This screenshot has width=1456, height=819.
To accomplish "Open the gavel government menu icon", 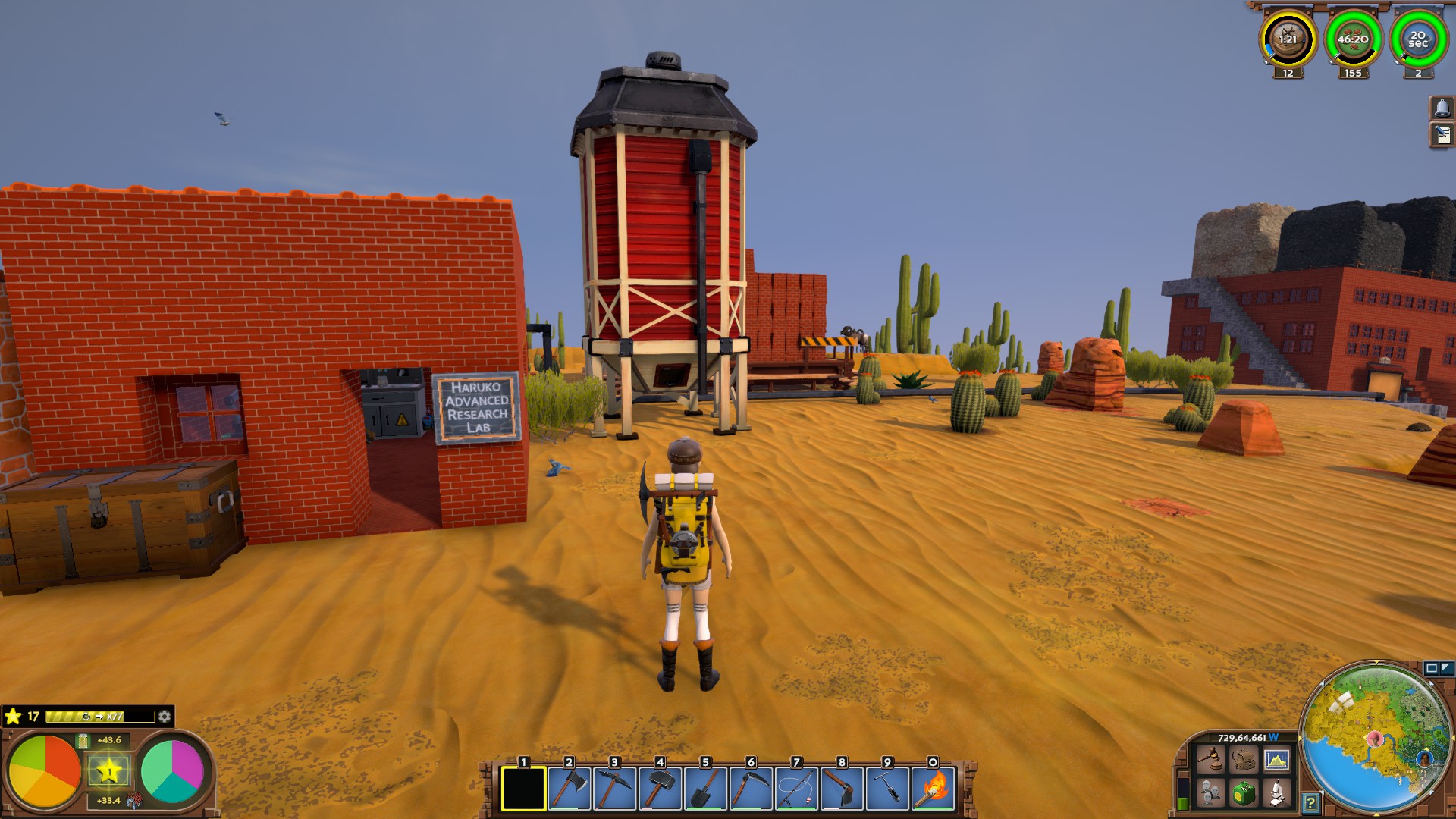I will pos(1210,759).
